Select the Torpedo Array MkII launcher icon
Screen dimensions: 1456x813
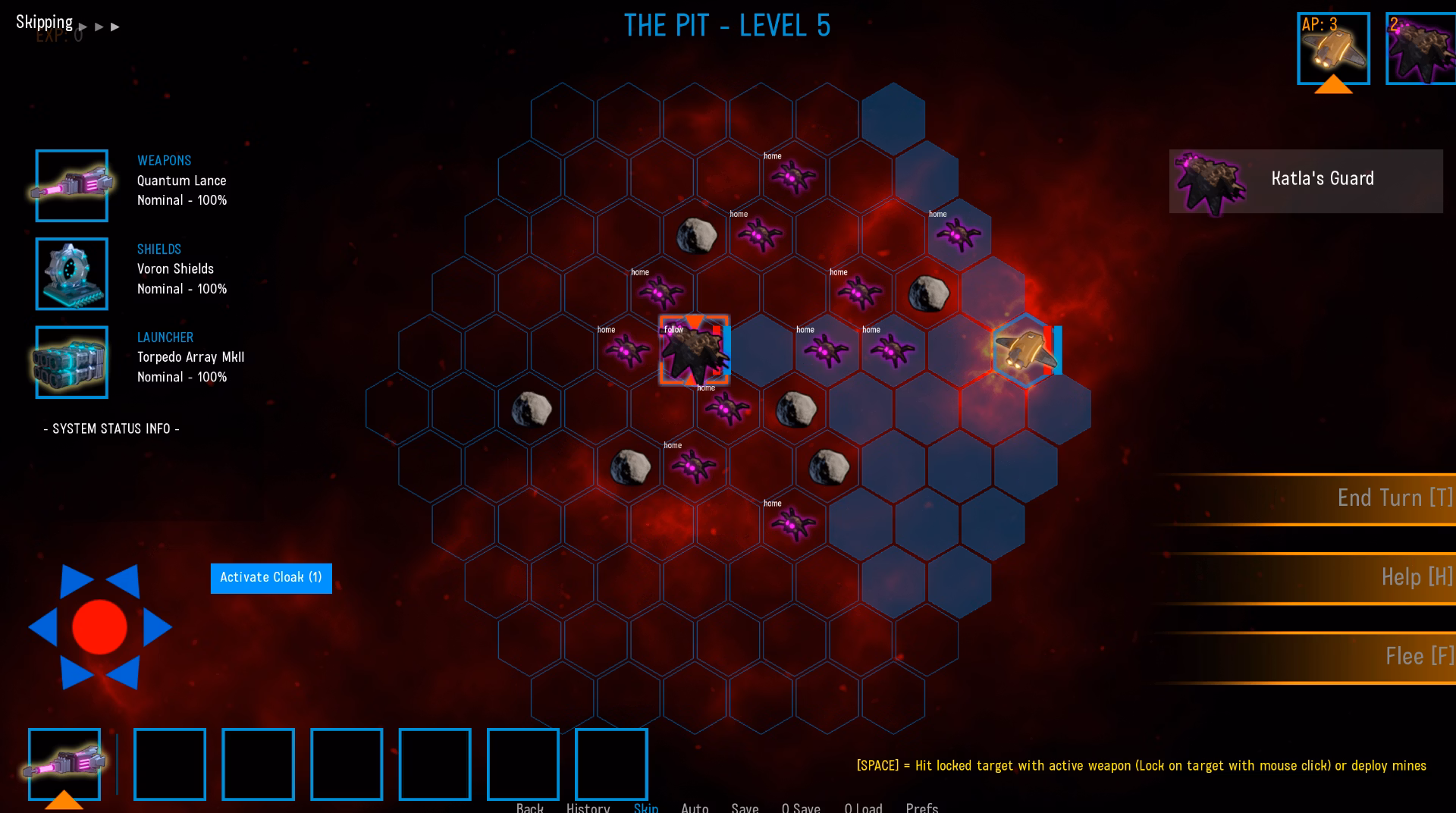[x=72, y=363]
